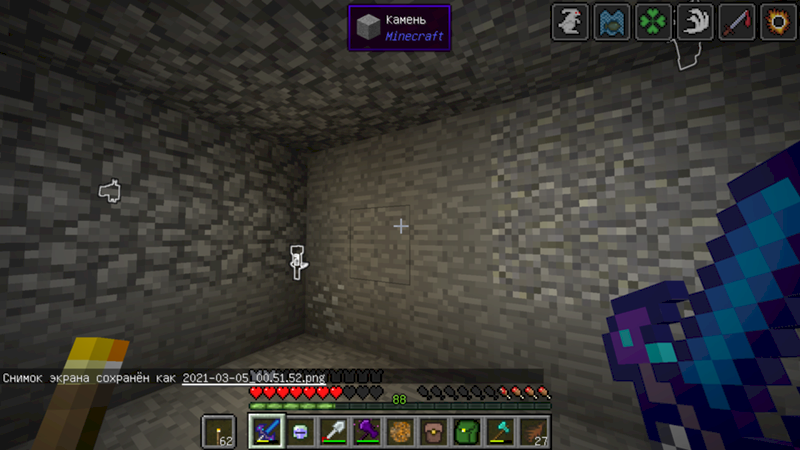Viewport: 800px width, 450px height.
Task: Select the brown pouch hotbar slot
Action: pos(434,432)
